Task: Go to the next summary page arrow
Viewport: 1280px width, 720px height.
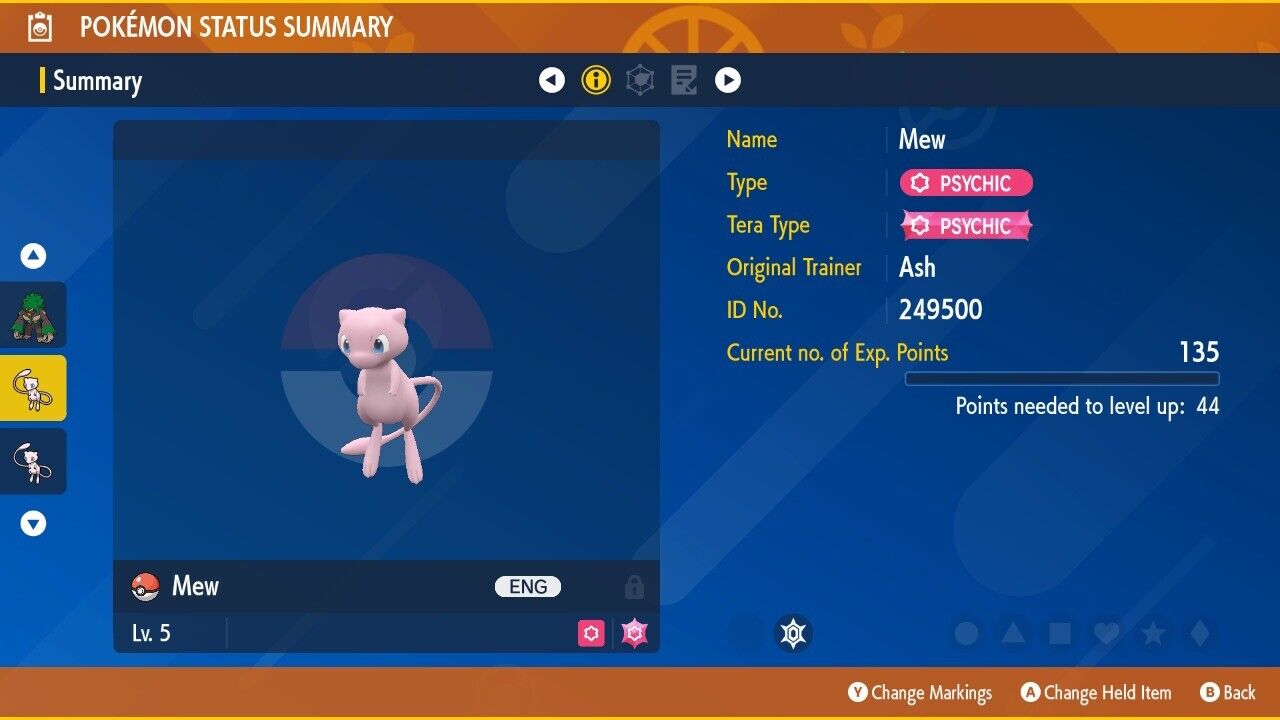Action: (728, 80)
